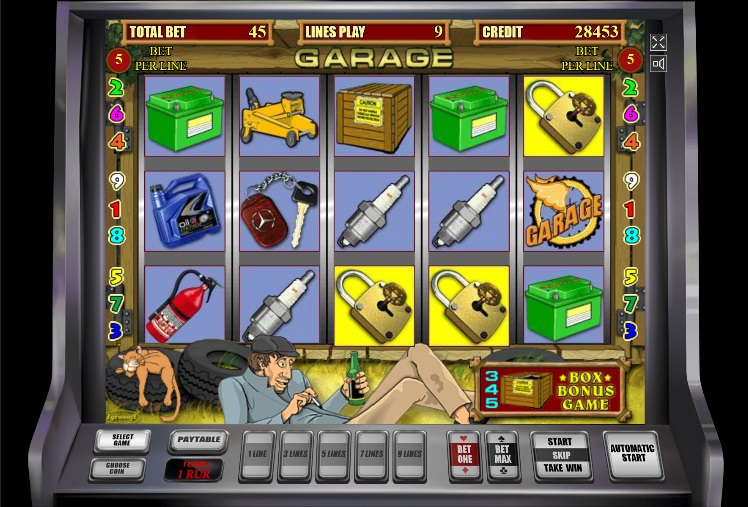This screenshot has height=507, width=748.
Task: Play with 5 Lines
Action: click(x=333, y=455)
